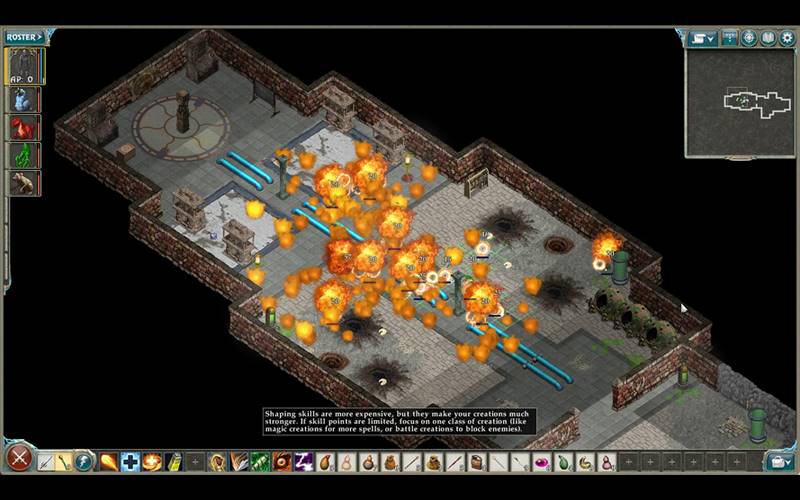Activate the lightning bolt round button
The image size is (800, 500).
click(x=83, y=461)
